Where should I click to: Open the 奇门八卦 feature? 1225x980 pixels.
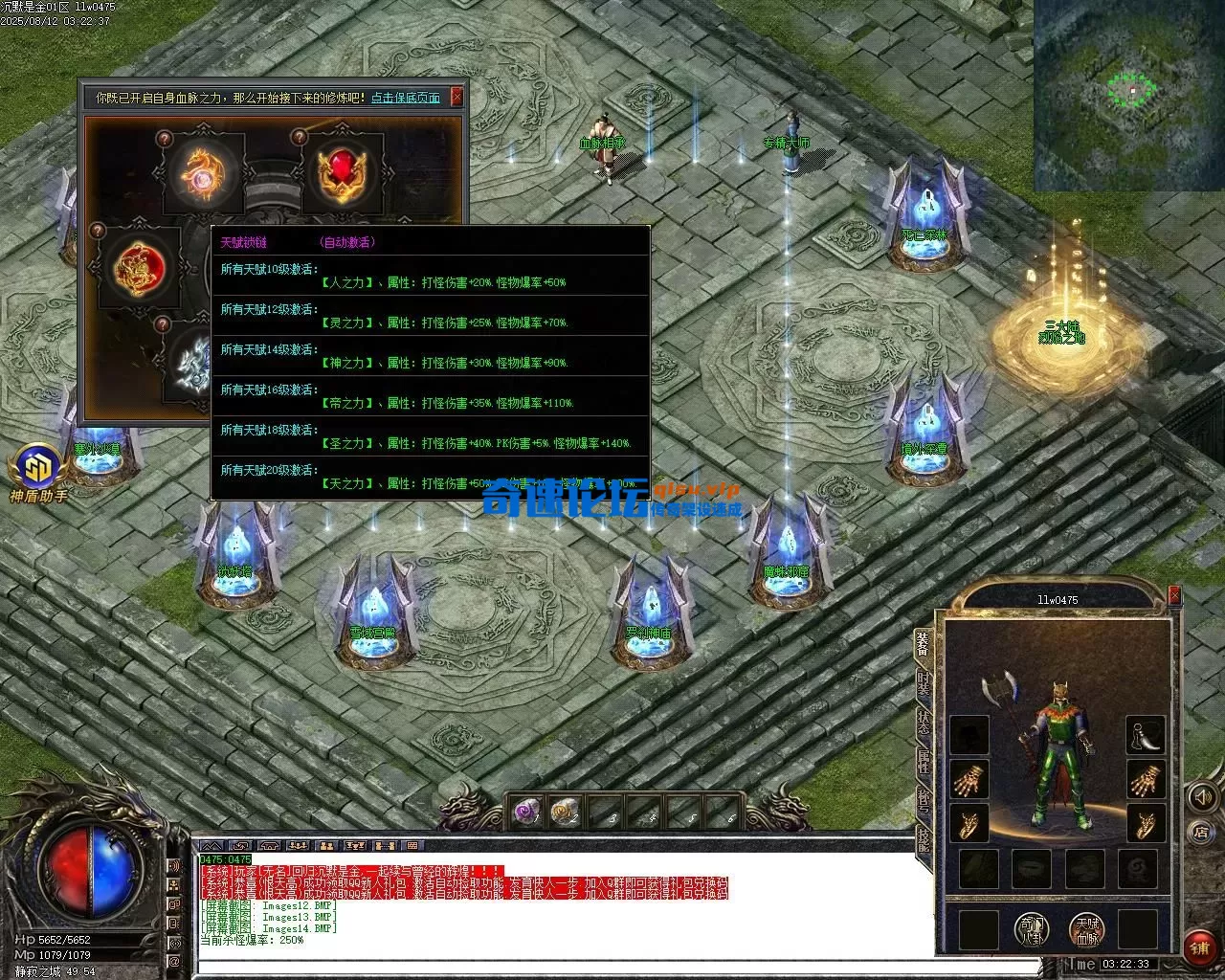click(1033, 928)
